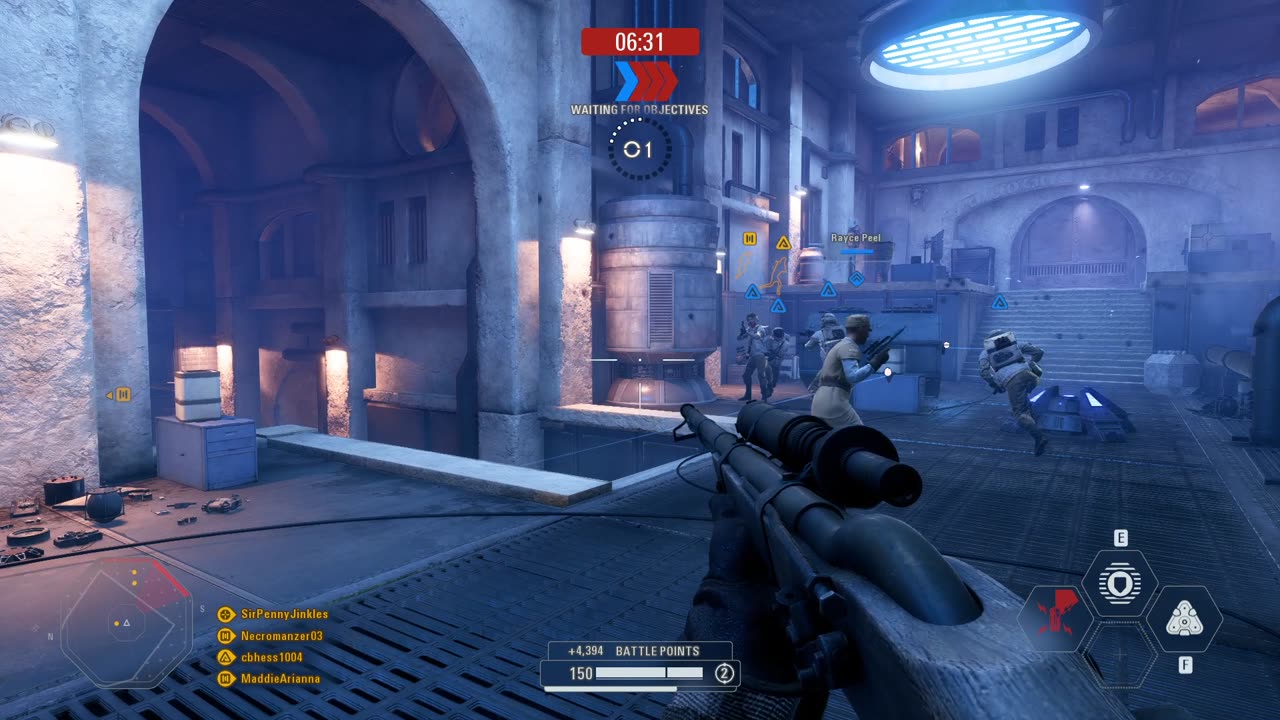Image resolution: width=1280 pixels, height=720 pixels.
Task: Select the red ability on cooldown
Action: point(1055,619)
